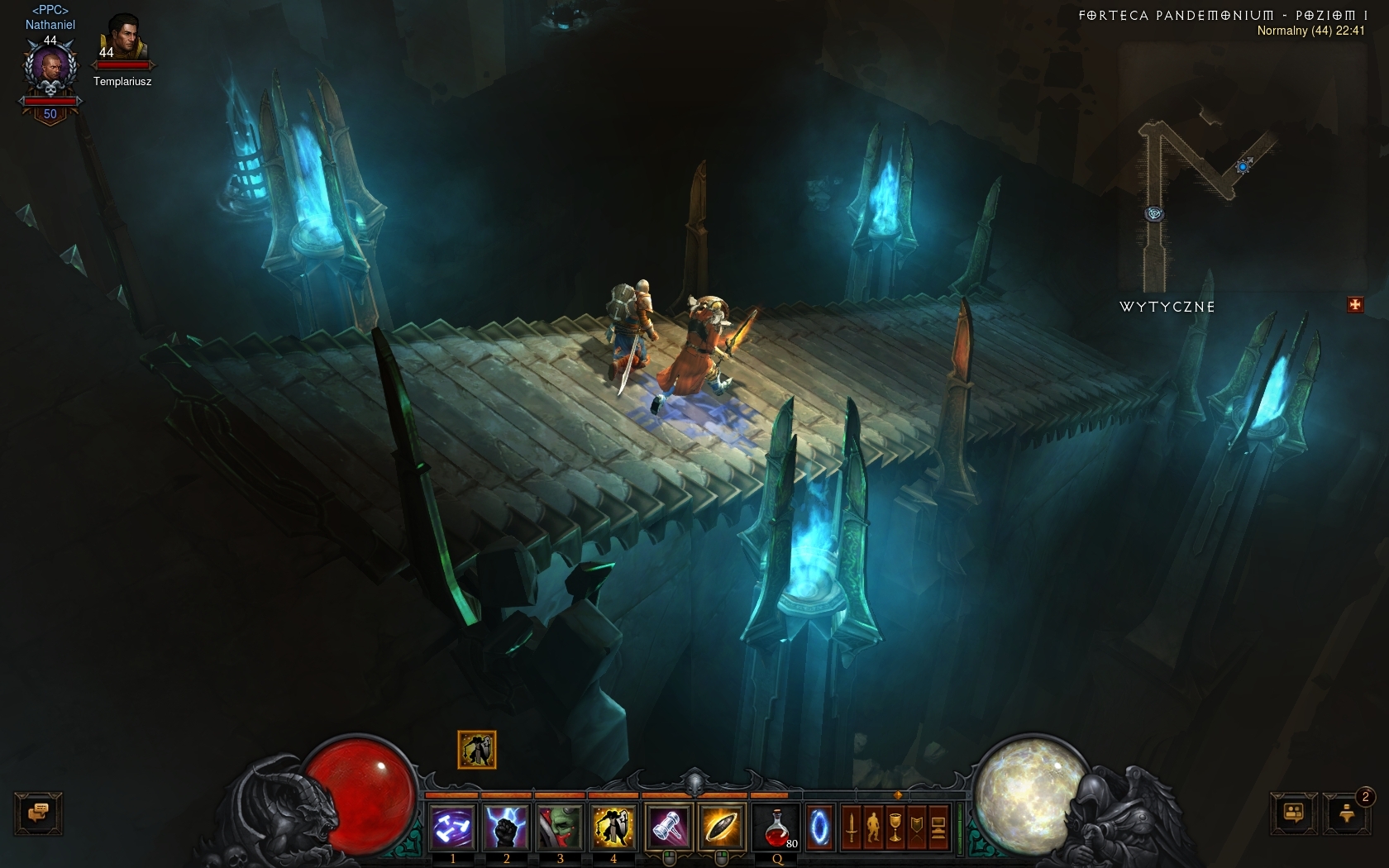This screenshot has height=868, width=1389.
Task: Cast the green-faced zombie skill
Action: 560,826
